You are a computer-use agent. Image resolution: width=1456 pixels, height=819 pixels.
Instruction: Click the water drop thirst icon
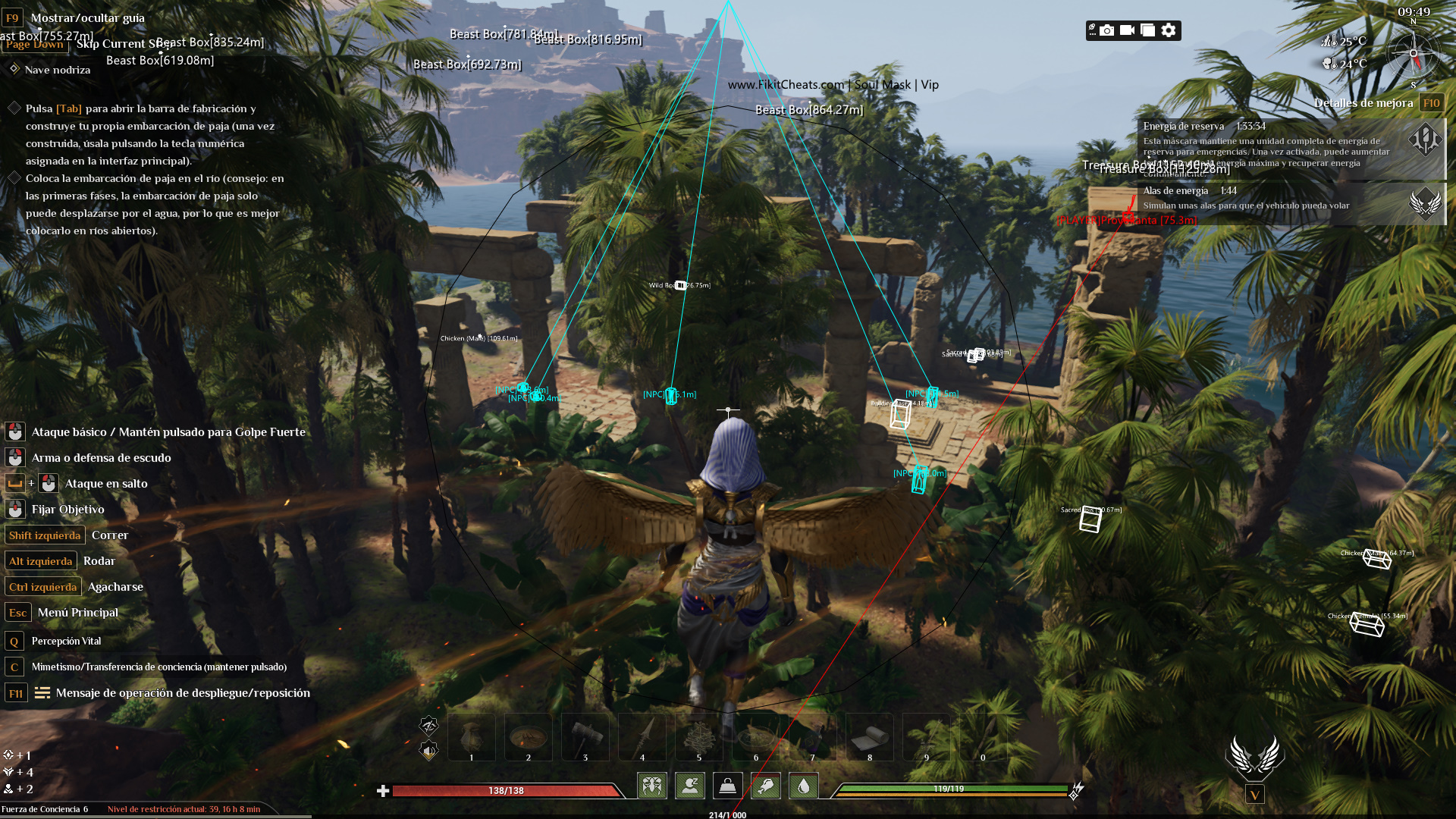tap(803, 786)
